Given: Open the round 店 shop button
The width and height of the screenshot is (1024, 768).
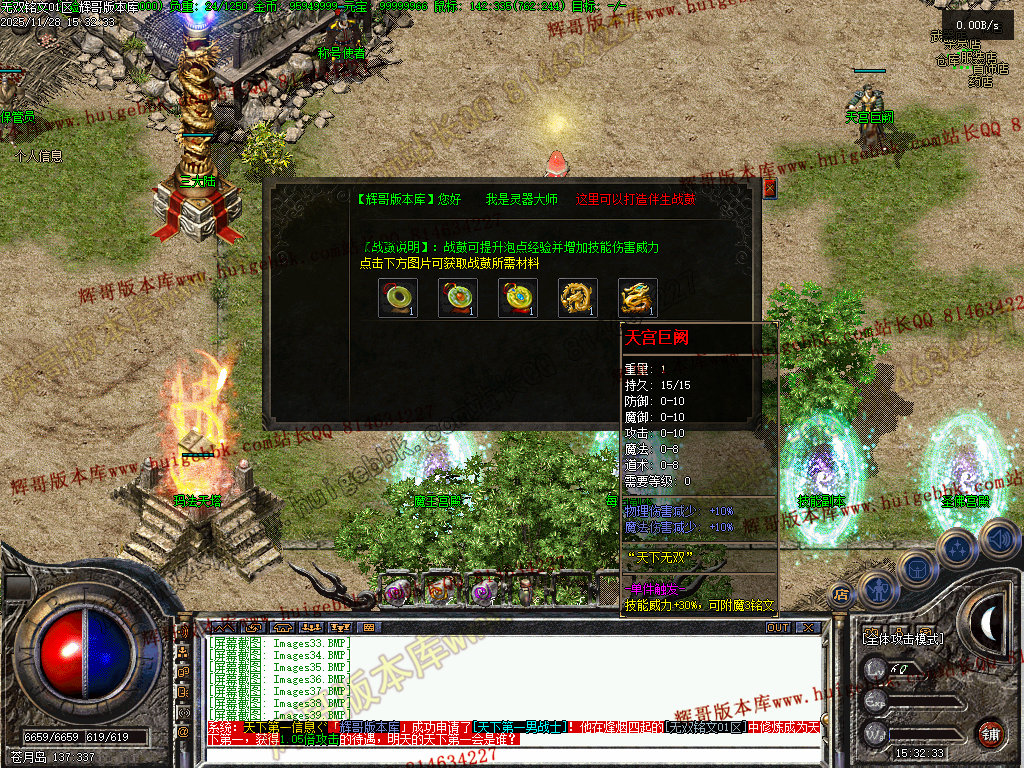Looking at the screenshot, I should point(841,594).
